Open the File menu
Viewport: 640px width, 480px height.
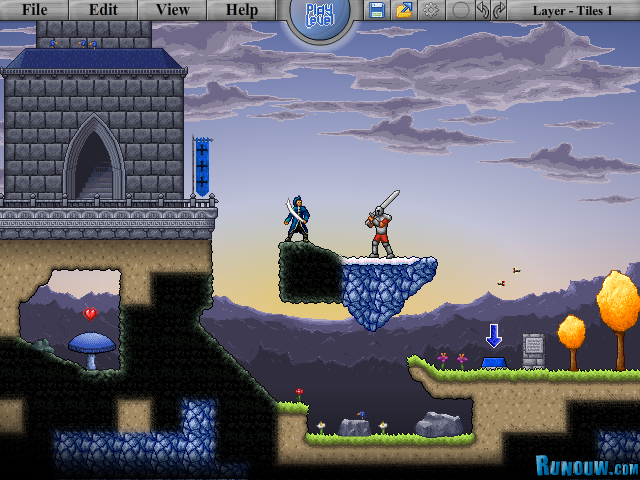click(x=34, y=10)
